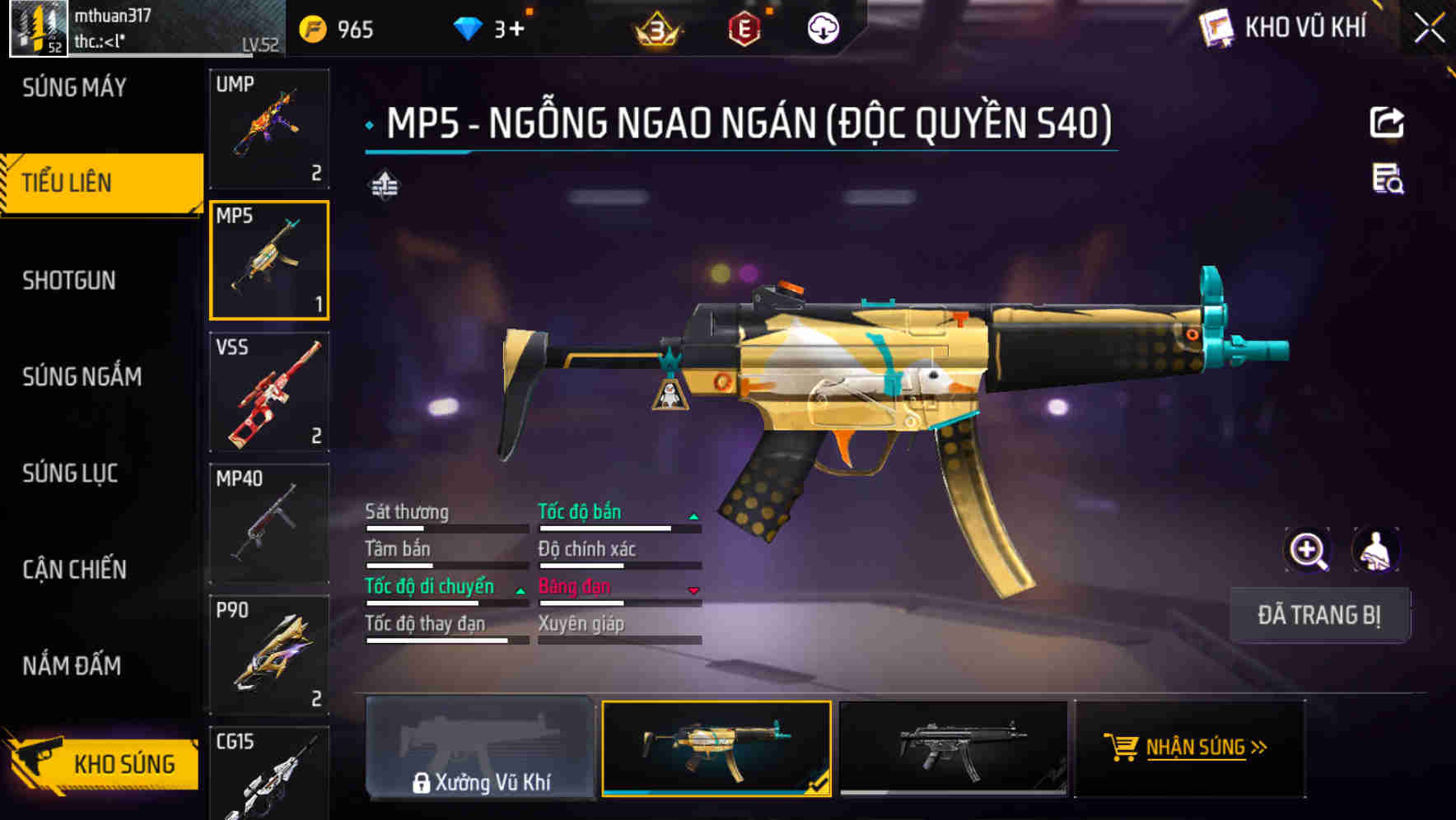Close the weapon armory screen
Viewport: 1456px width, 820px height.
1429,29
